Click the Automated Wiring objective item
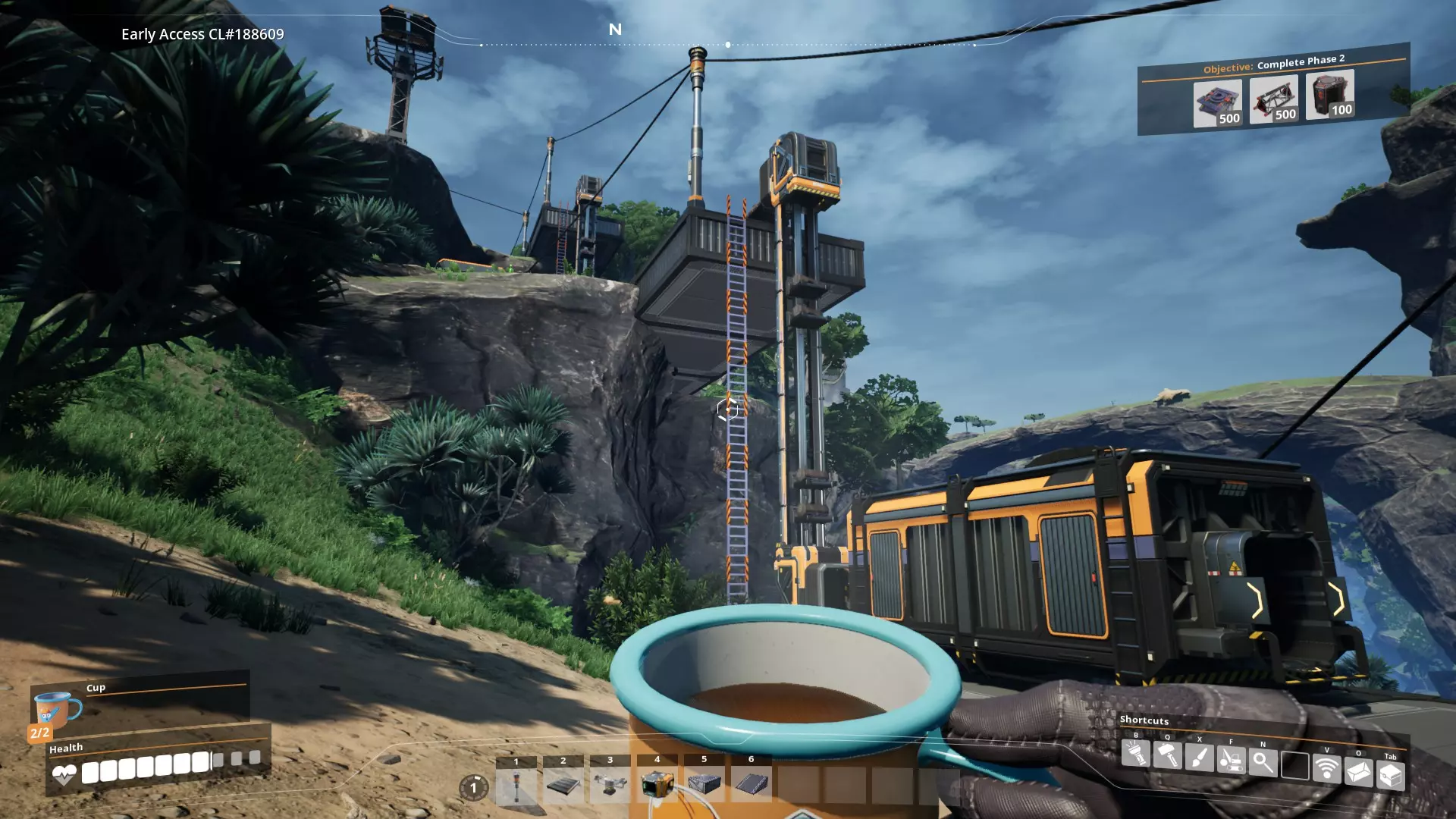This screenshot has width=1456, height=819. pyautogui.click(x=1329, y=94)
